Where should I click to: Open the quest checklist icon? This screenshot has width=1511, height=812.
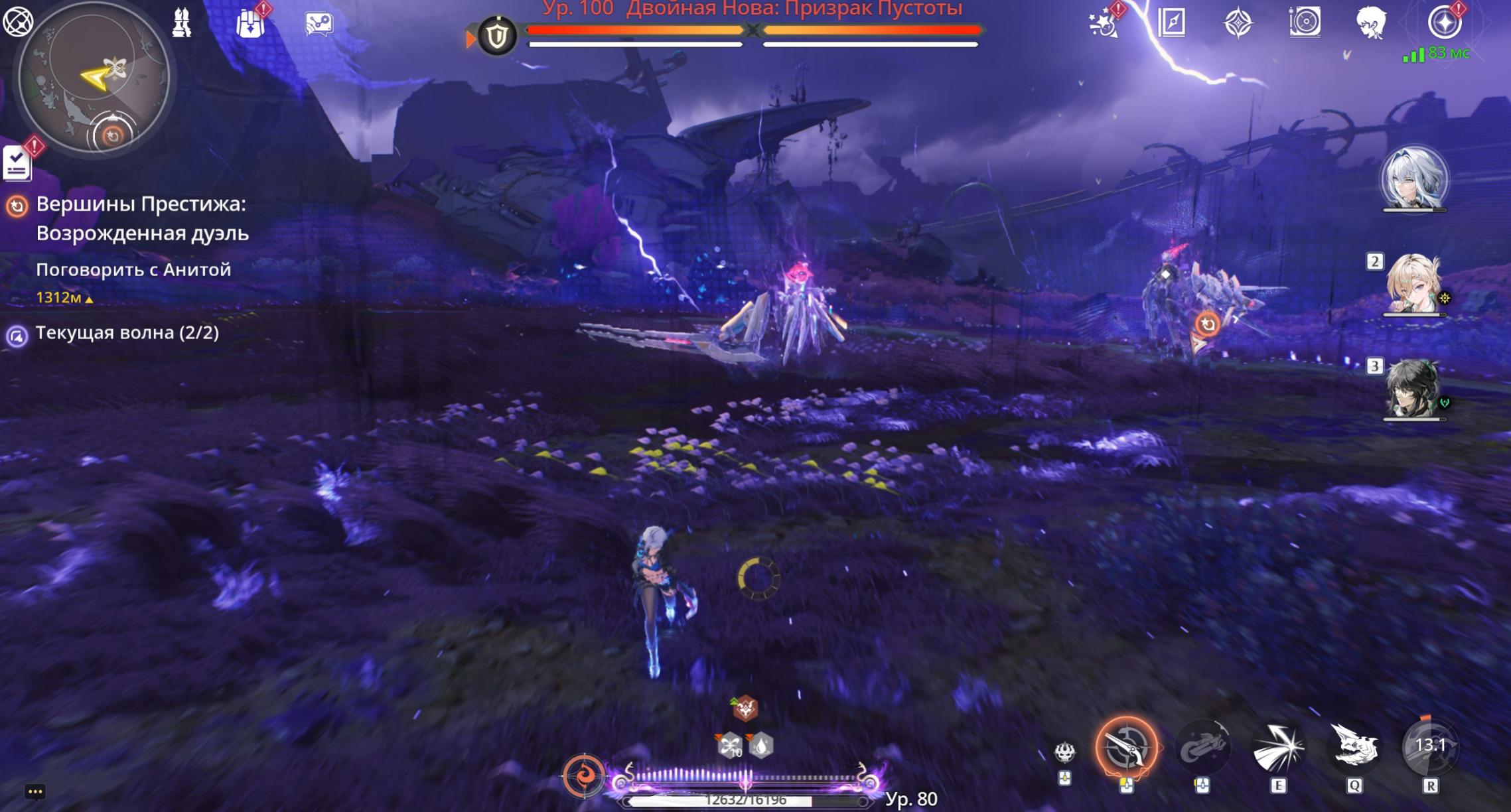(x=17, y=163)
